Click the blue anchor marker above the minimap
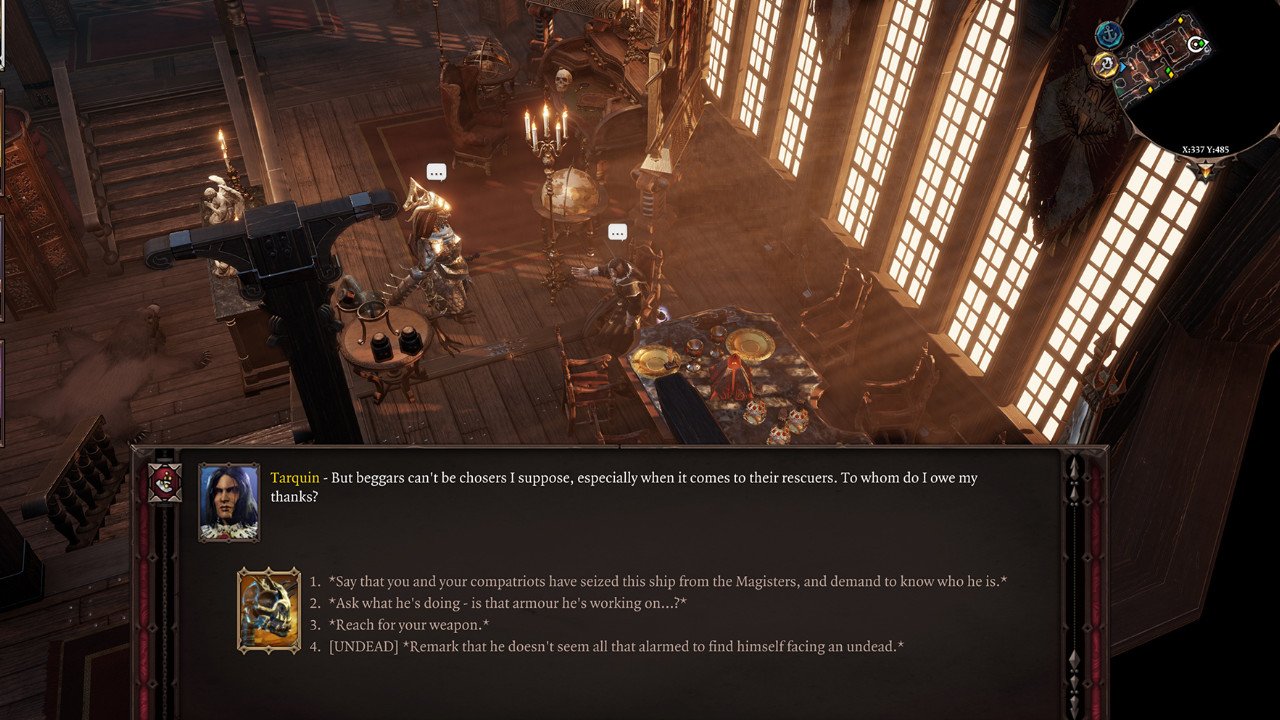 [1109, 34]
